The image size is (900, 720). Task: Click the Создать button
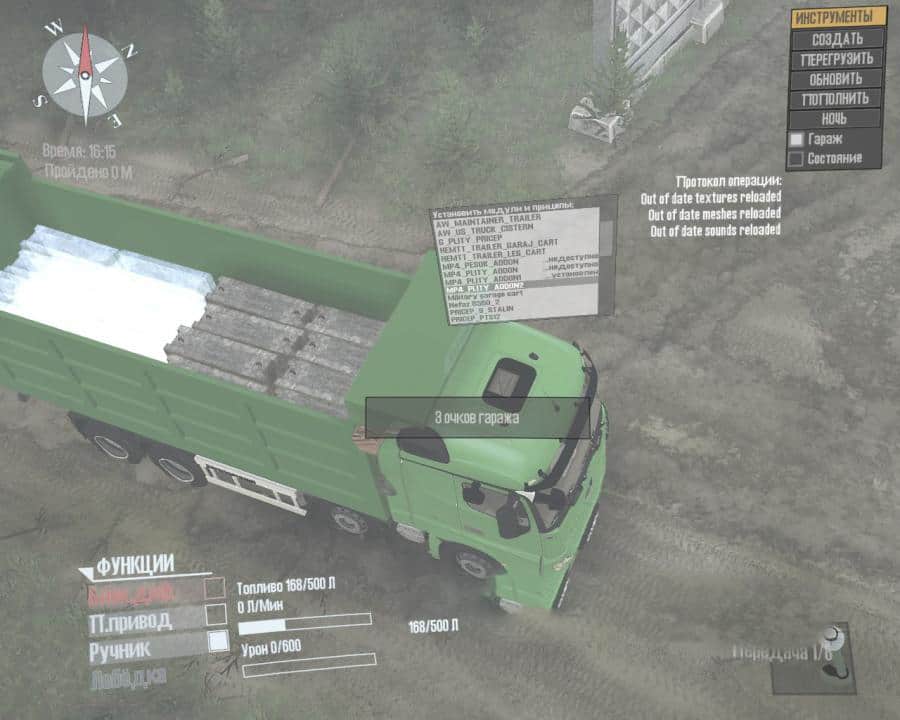838,38
